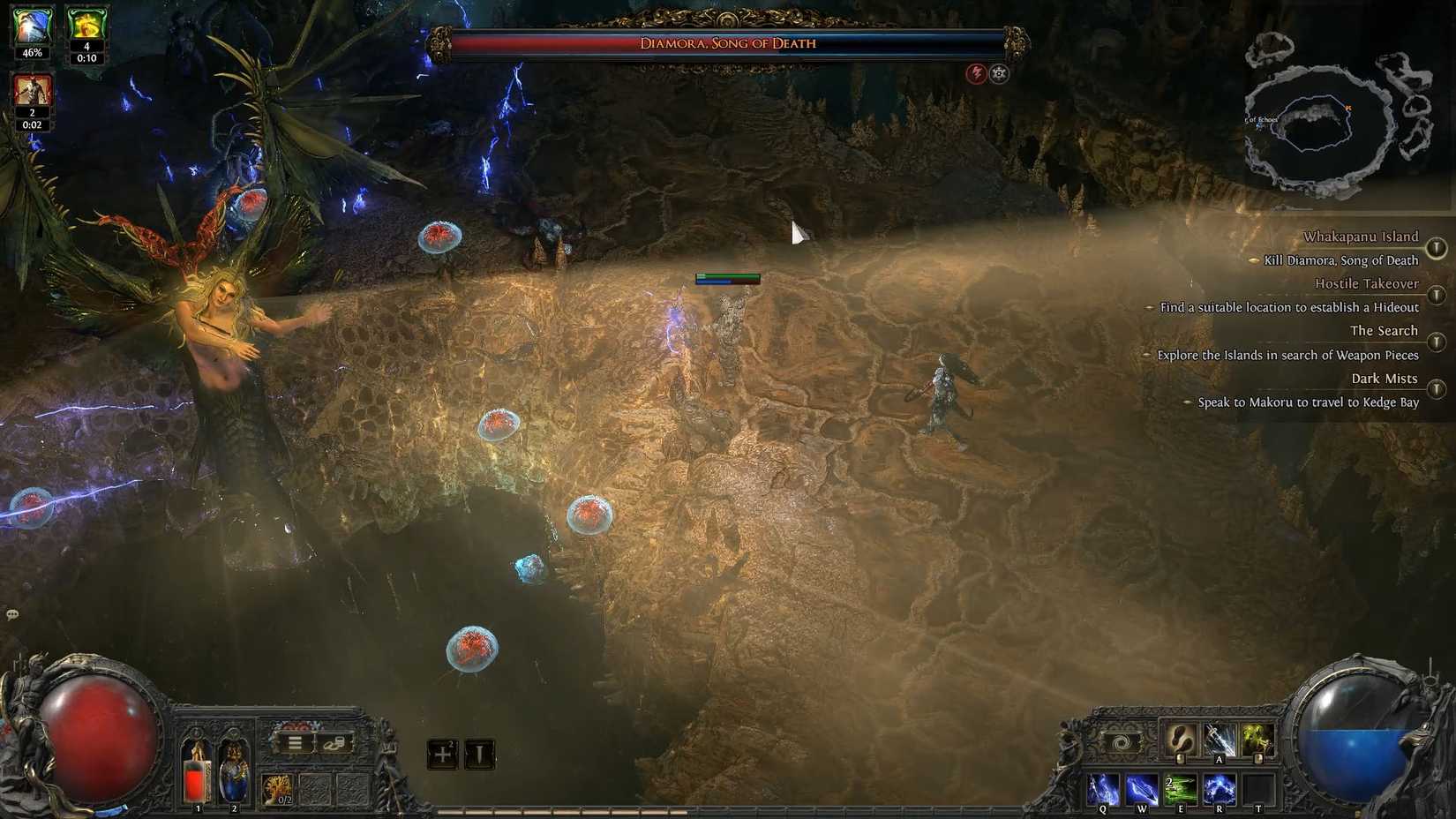The image size is (1456, 819).
Task: Open the social panel icon next to the menu
Action: tap(333, 744)
